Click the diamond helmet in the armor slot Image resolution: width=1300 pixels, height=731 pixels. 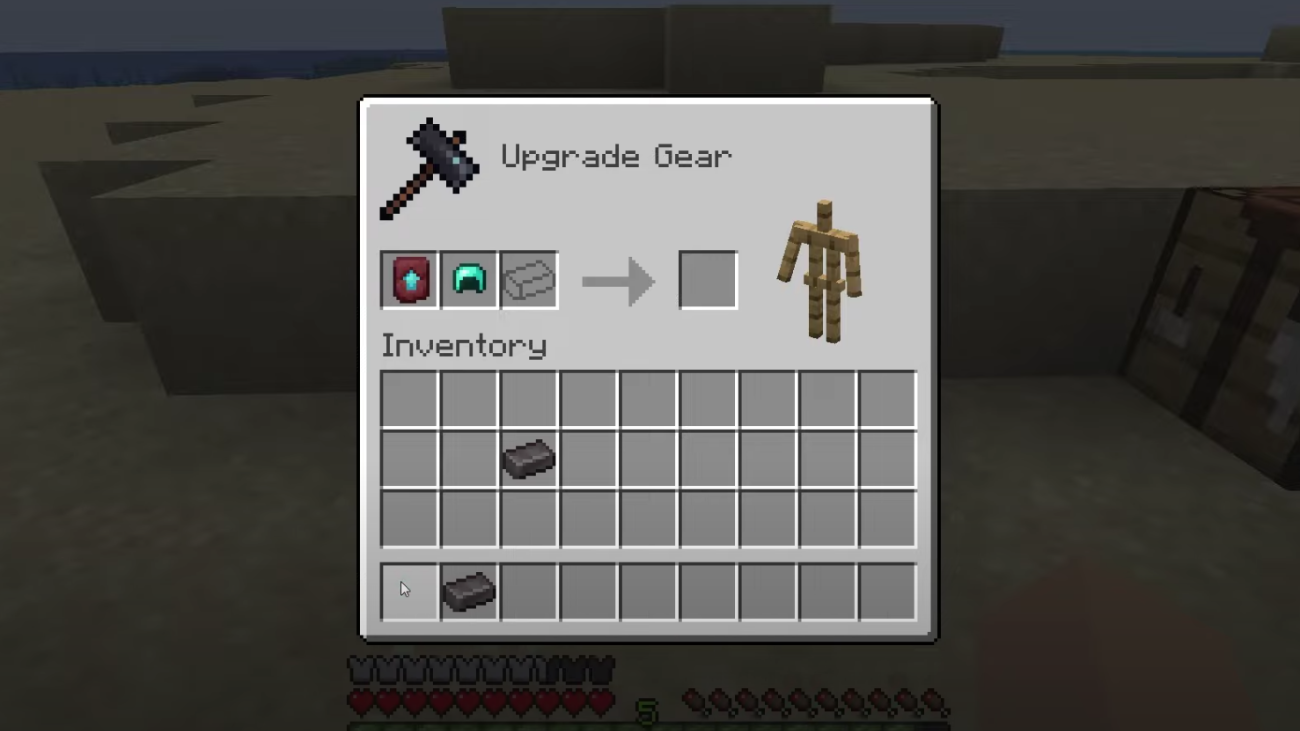point(469,279)
